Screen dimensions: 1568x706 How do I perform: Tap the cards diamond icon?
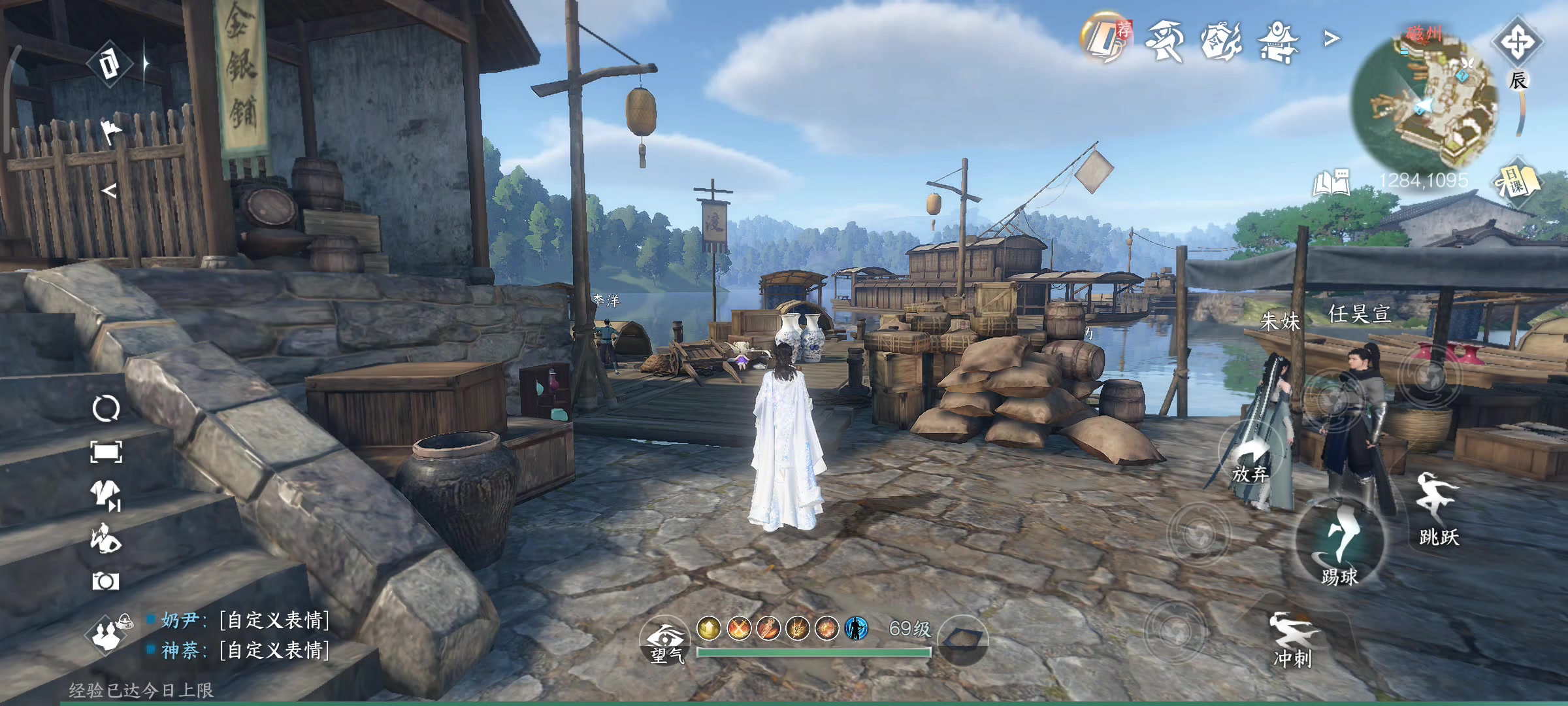click(109, 64)
